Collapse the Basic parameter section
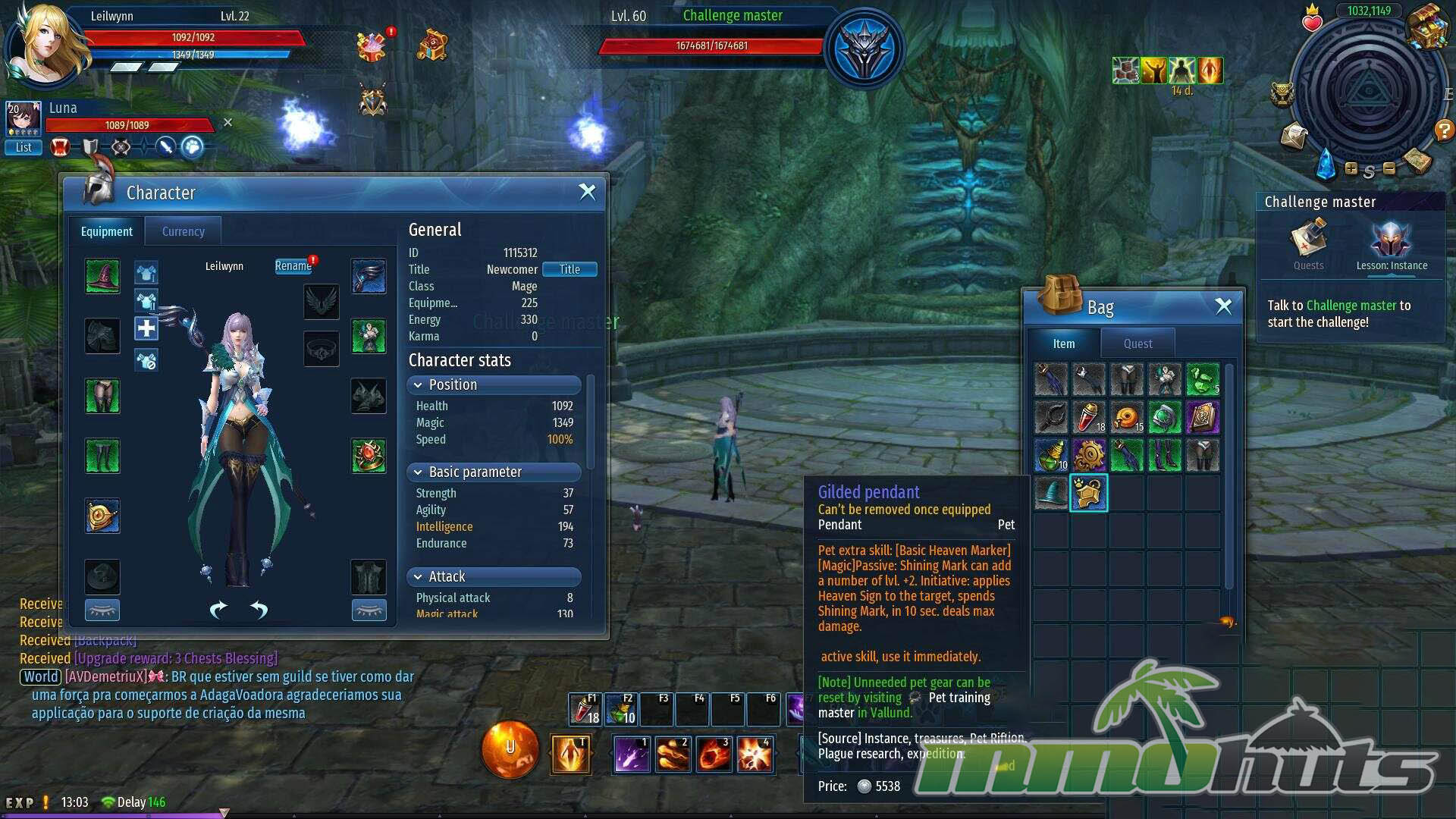Viewport: 1456px width, 819px height. pos(418,472)
